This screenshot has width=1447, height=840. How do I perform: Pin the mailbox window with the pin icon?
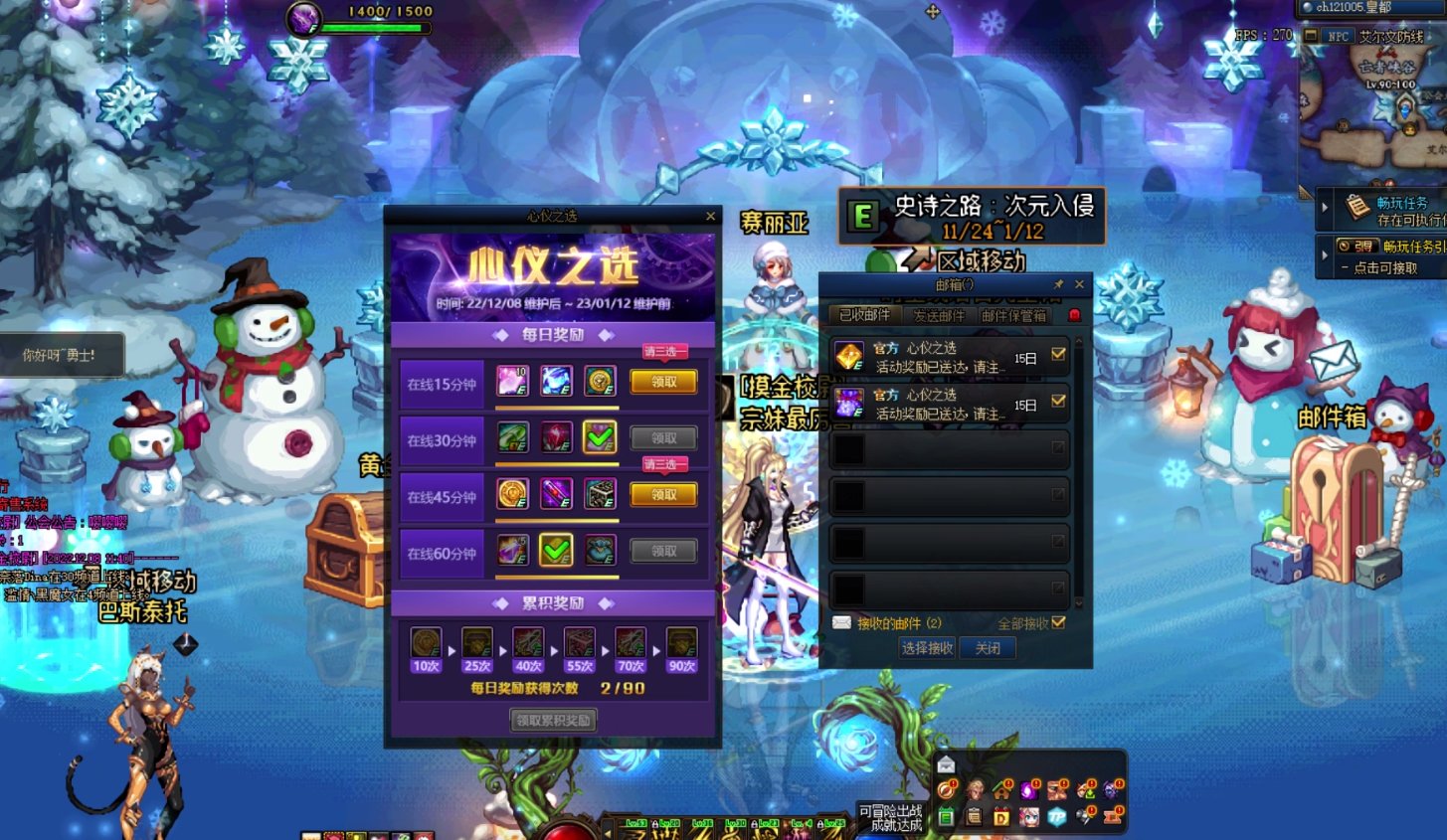click(1058, 284)
